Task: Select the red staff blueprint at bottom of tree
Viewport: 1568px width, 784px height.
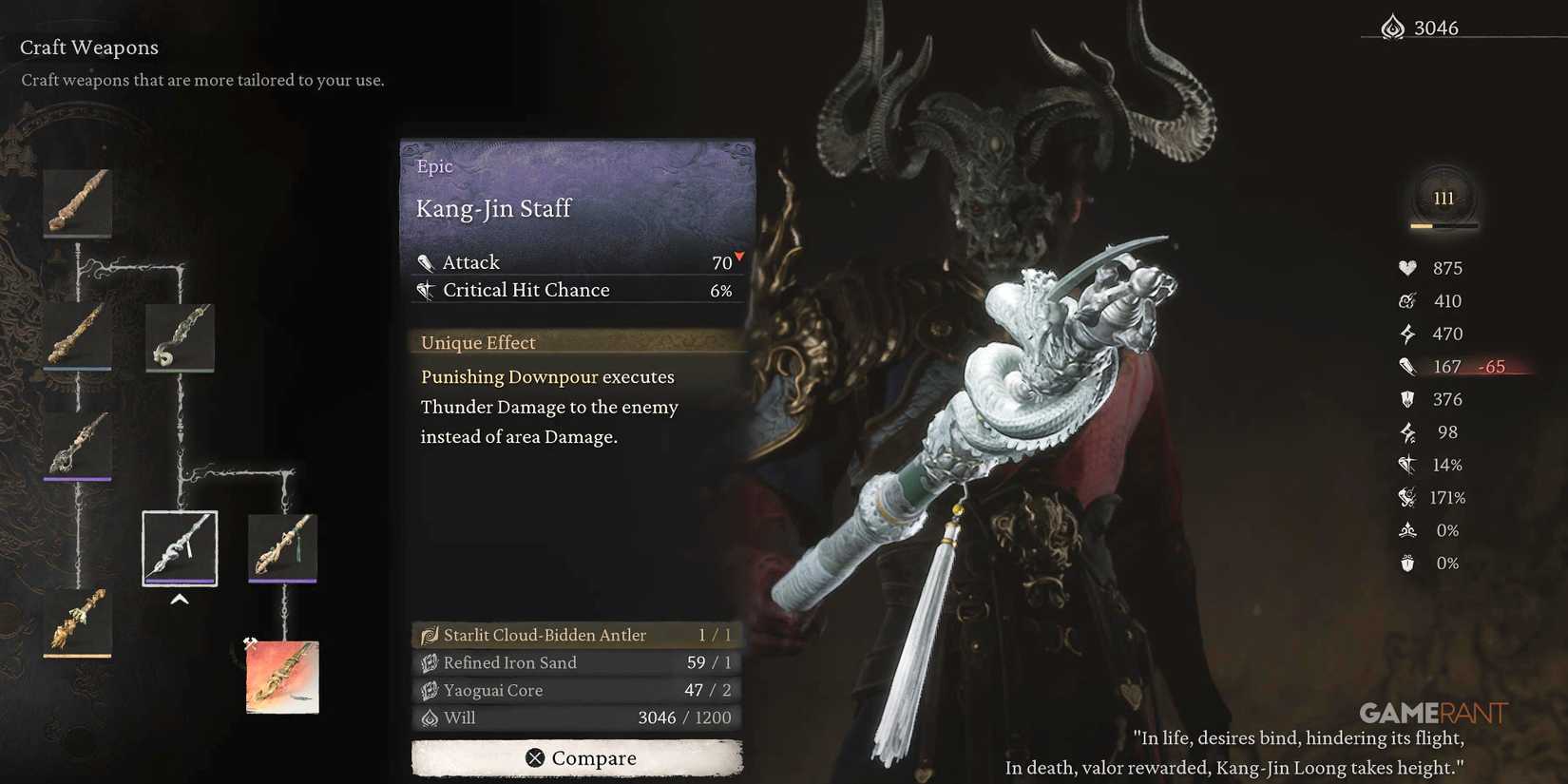Action: pos(281,677)
